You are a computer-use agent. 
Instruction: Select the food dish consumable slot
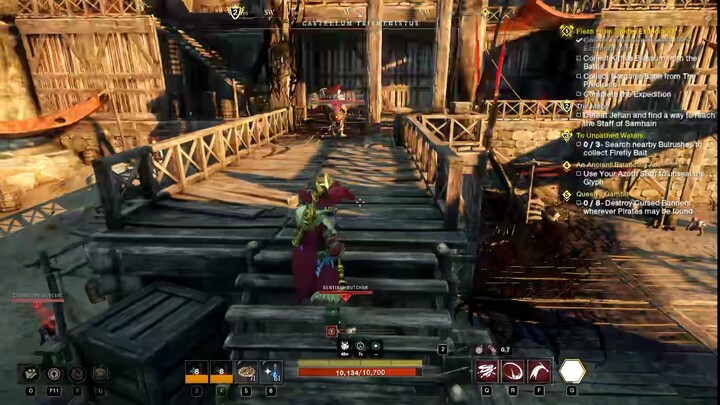[246, 371]
